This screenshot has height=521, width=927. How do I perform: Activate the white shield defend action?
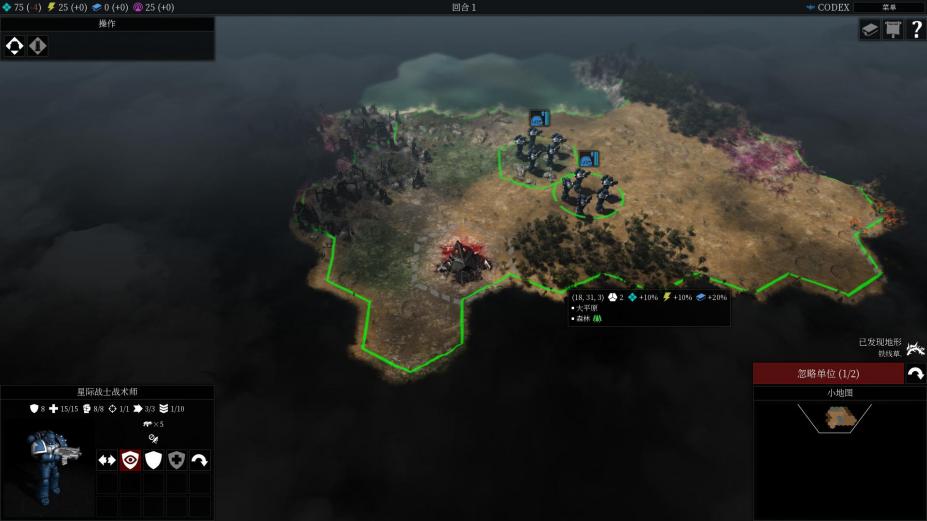[x=153, y=460]
